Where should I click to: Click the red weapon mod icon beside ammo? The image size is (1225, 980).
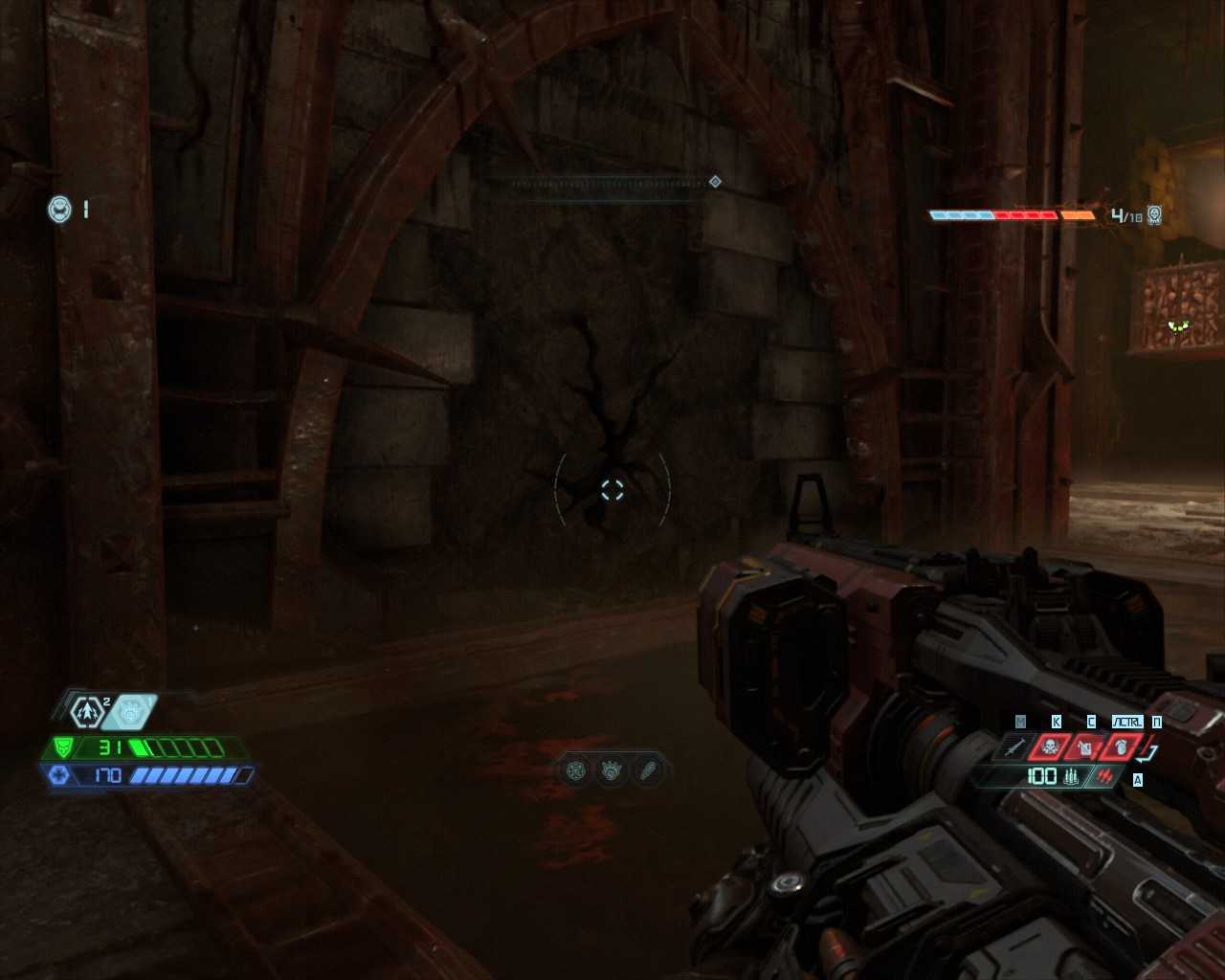coord(1105,776)
